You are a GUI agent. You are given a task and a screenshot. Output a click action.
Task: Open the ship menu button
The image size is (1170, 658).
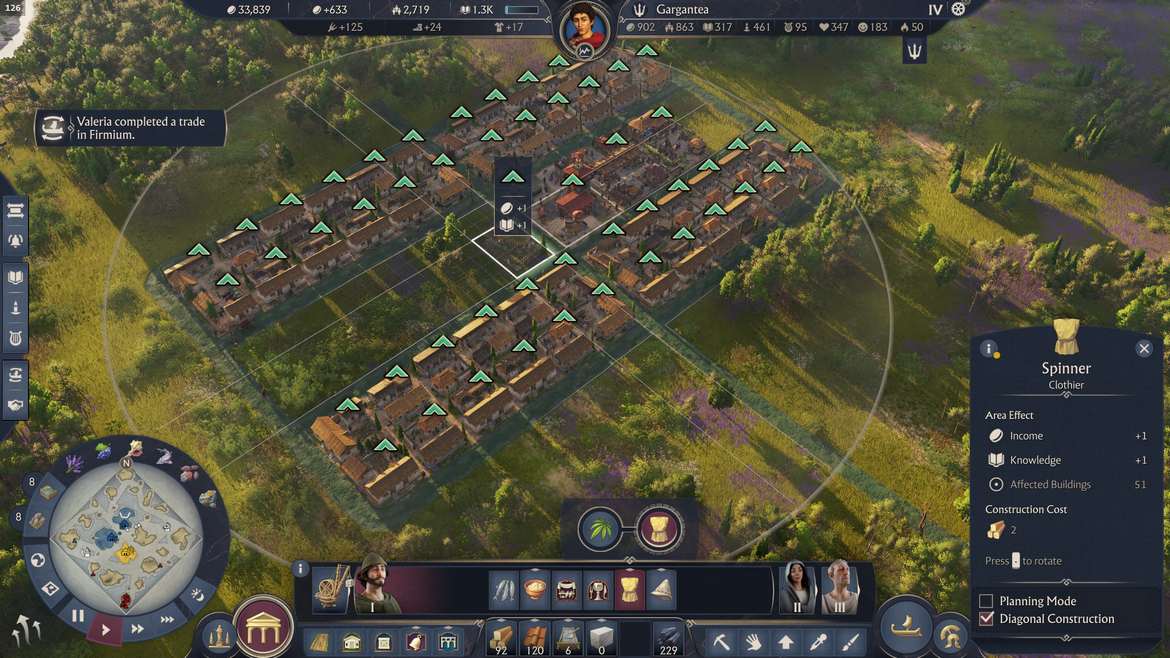click(904, 627)
